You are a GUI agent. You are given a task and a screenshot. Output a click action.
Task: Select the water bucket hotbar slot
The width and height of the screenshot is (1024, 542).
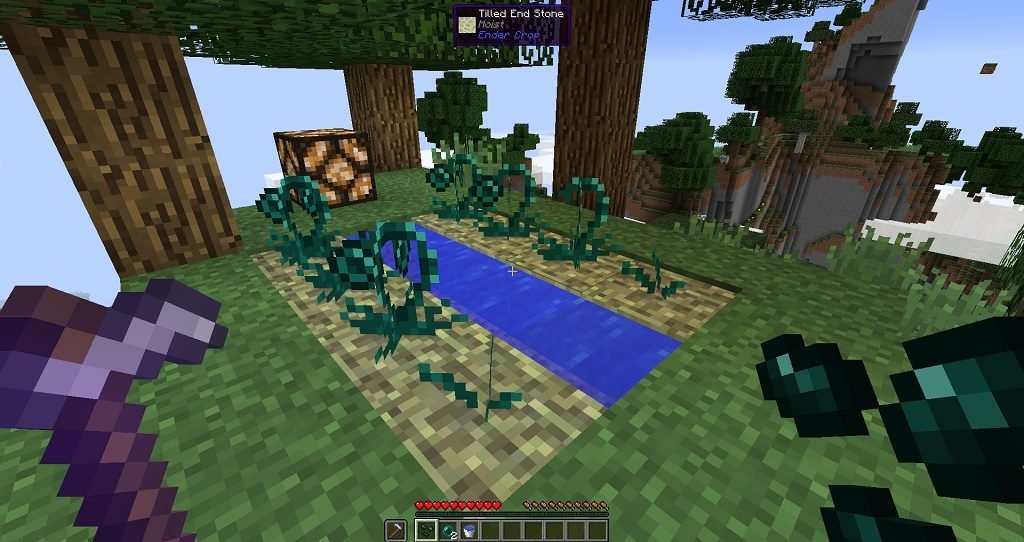pyautogui.click(x=467, y=530)
